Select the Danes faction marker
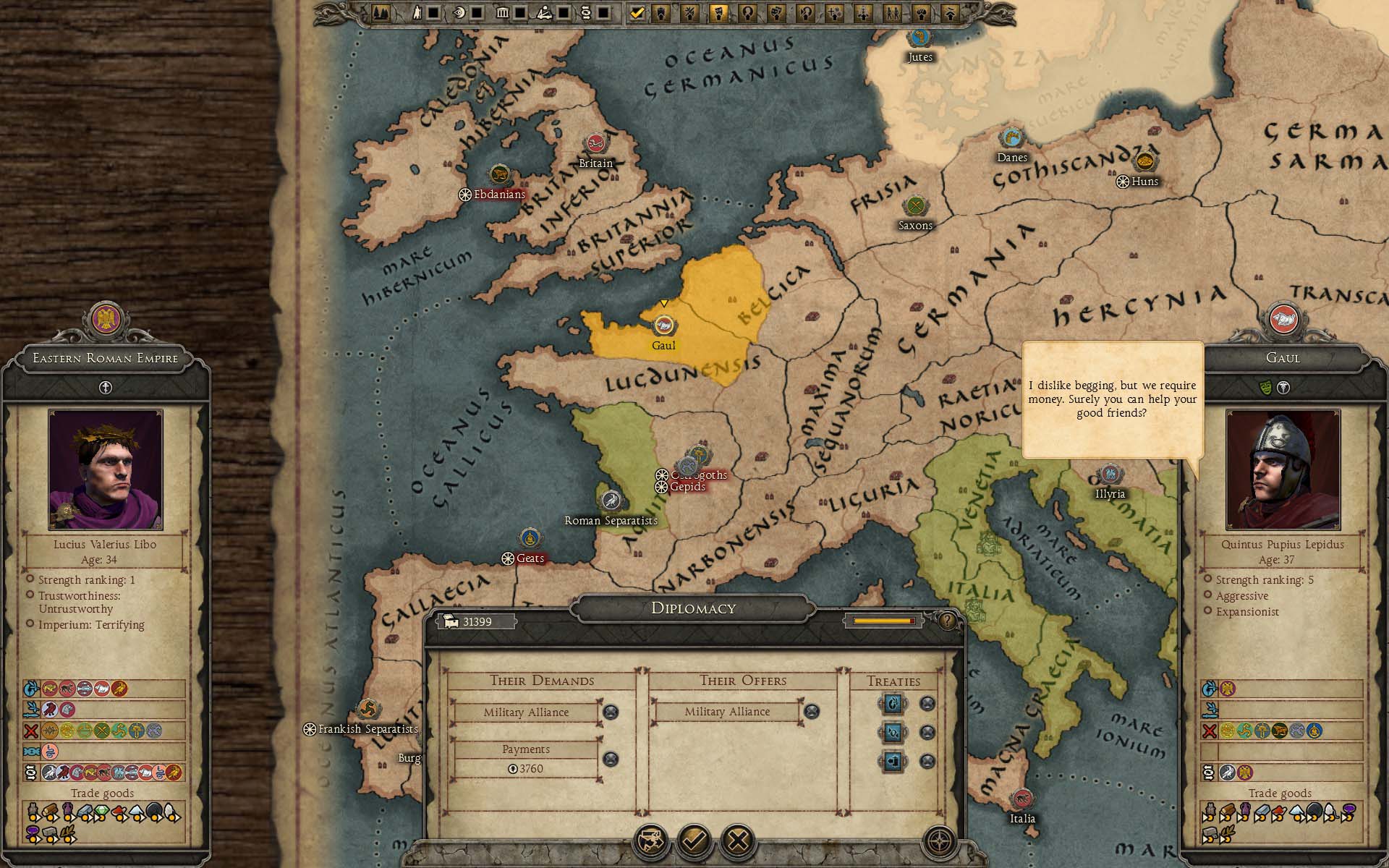 tap(1011, 137)
